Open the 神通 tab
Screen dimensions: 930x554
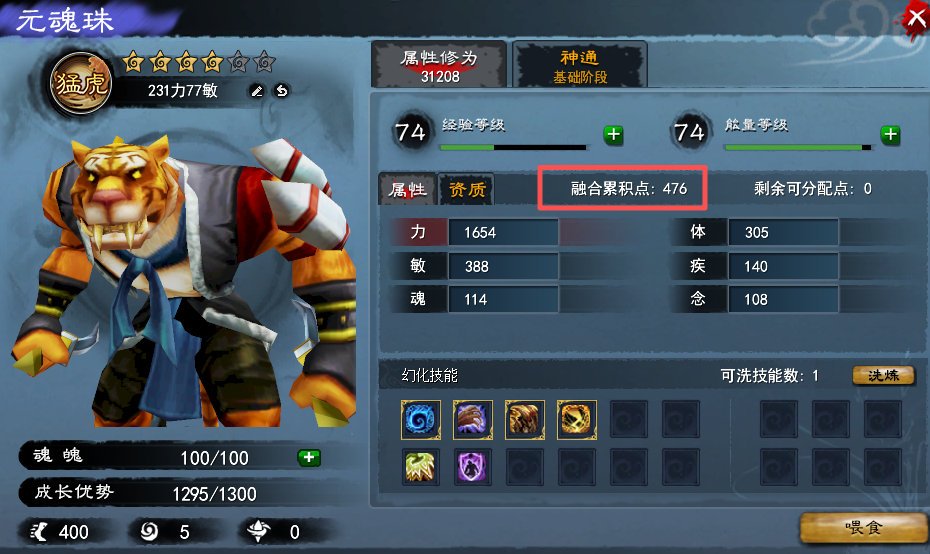[x=580, y=65]
